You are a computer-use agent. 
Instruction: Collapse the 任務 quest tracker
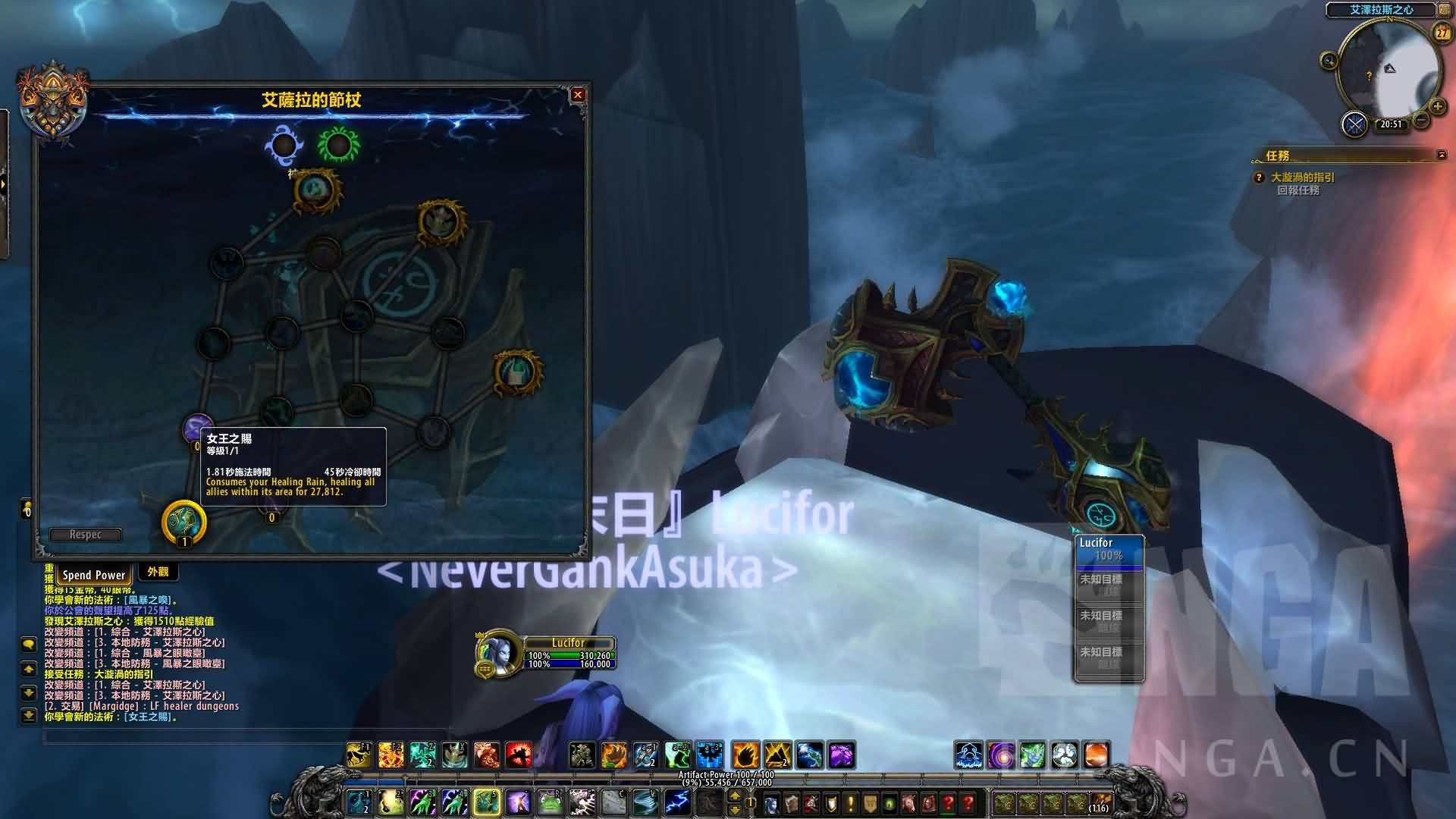[1441, 155]
